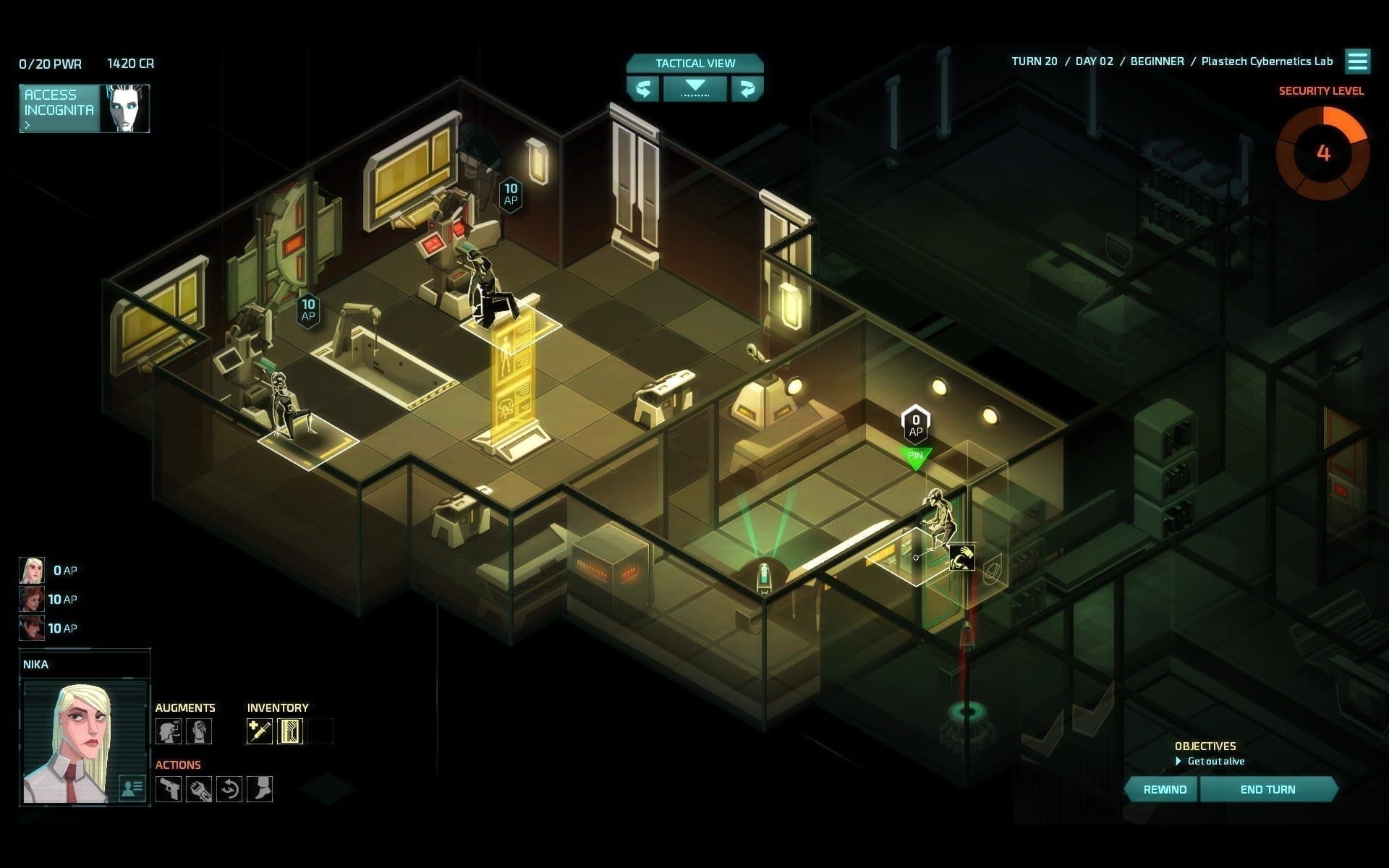
Task: Rewind the last turn
Action: click(x=1164, y=789)
